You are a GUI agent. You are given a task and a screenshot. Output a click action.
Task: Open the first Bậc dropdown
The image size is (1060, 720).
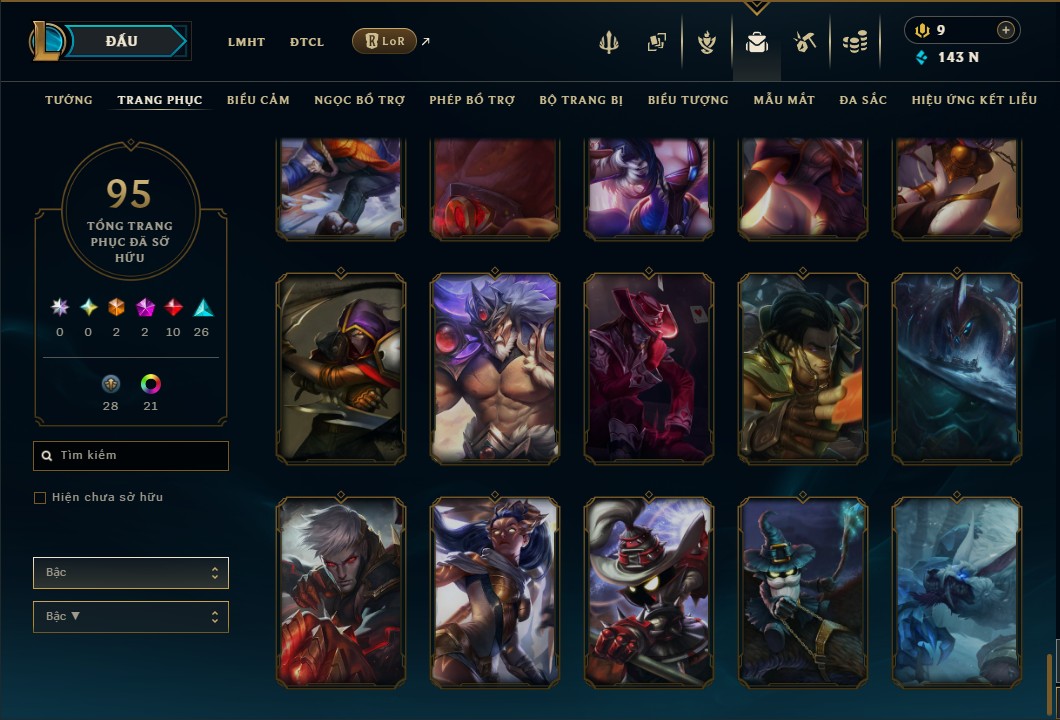pyautogui.click(x=131, y=573)
